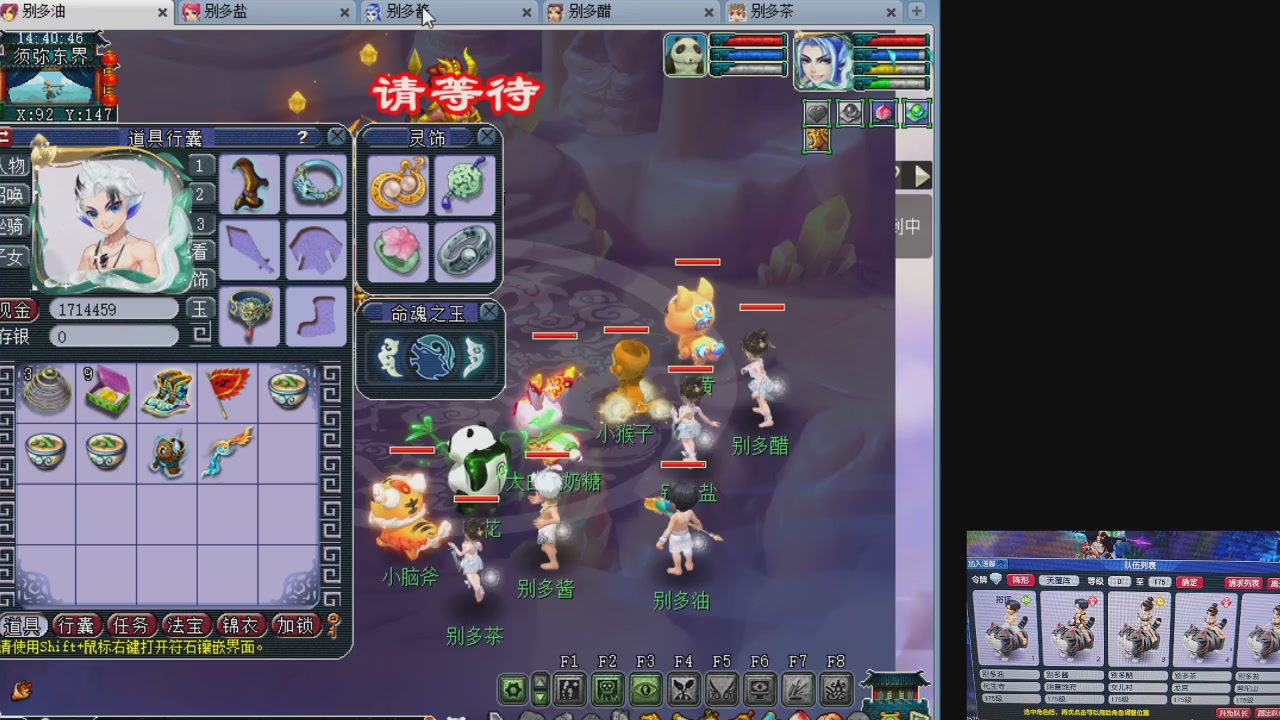Select the F3 eye skill icon

click(x=643, y=688)
